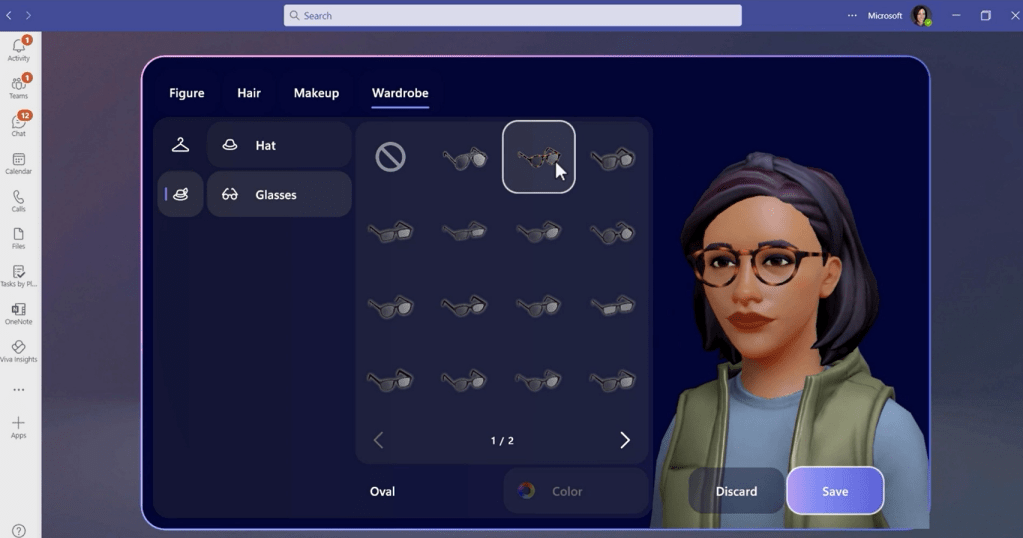This screenshot has height=538, width=1023.
Task: Open the Hair tab
Action: (x=249, y=93)
